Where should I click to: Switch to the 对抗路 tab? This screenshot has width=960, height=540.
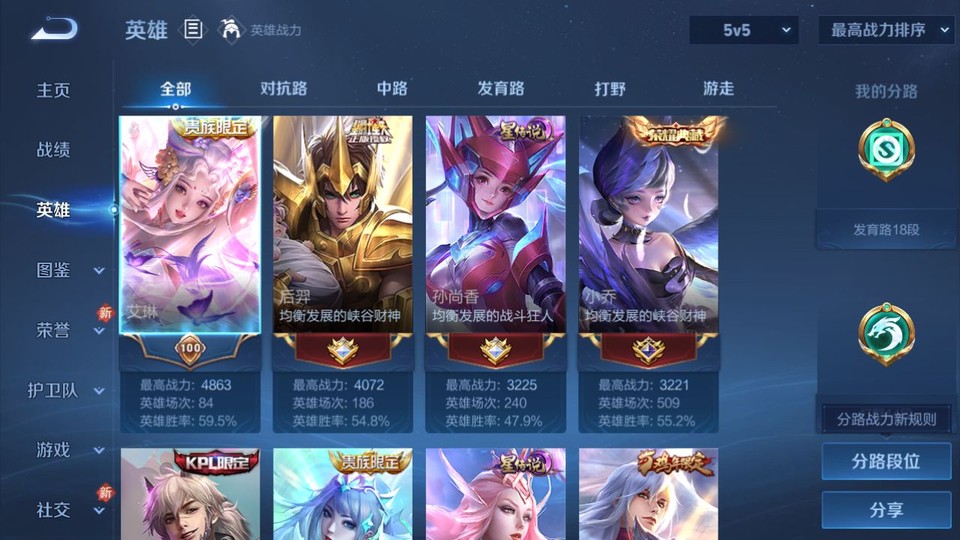[x=283, y=88]
